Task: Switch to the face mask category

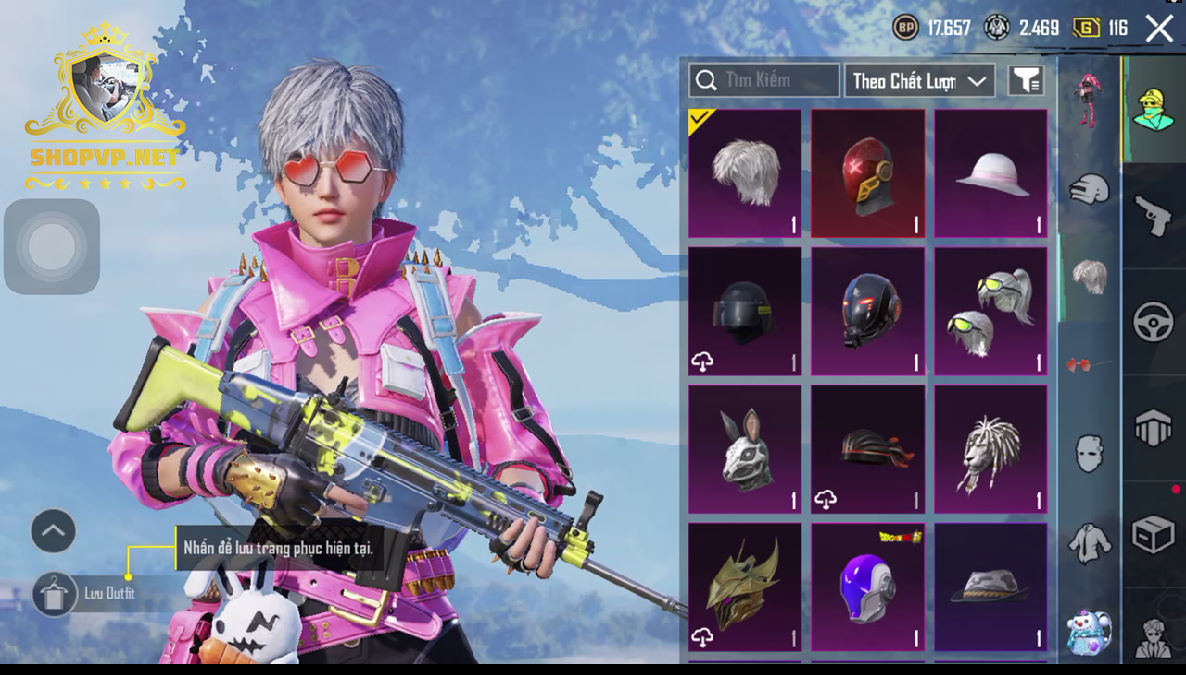Action: point(1089,453)
